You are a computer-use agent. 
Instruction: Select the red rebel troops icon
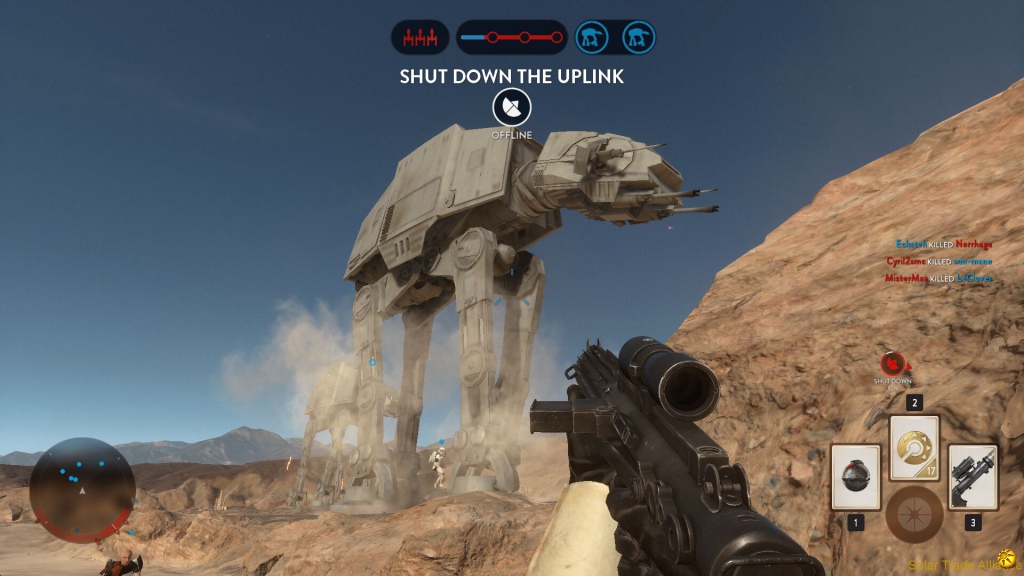click(420, 38)
